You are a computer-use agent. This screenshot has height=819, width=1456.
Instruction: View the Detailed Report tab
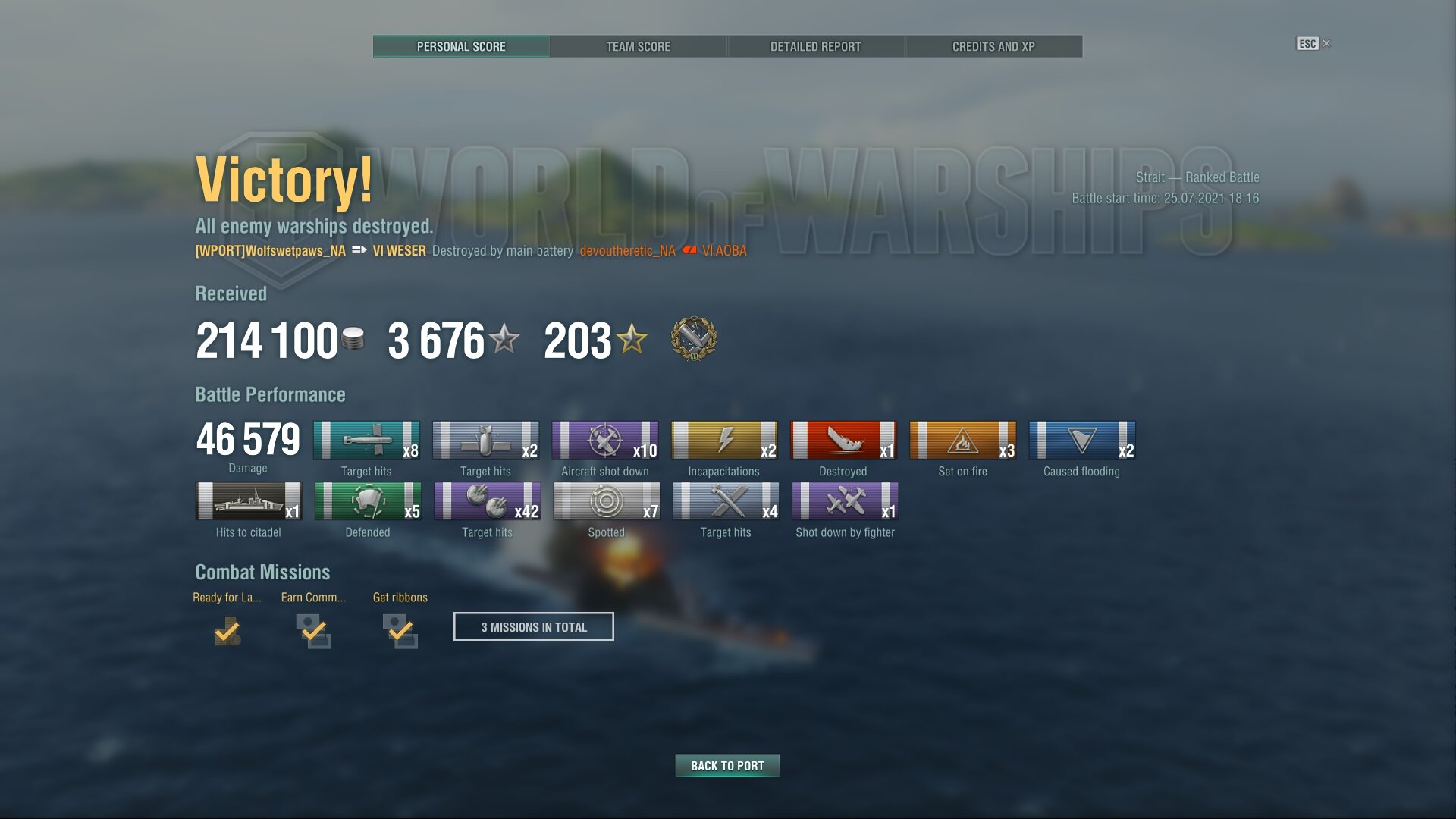point(816,46)
